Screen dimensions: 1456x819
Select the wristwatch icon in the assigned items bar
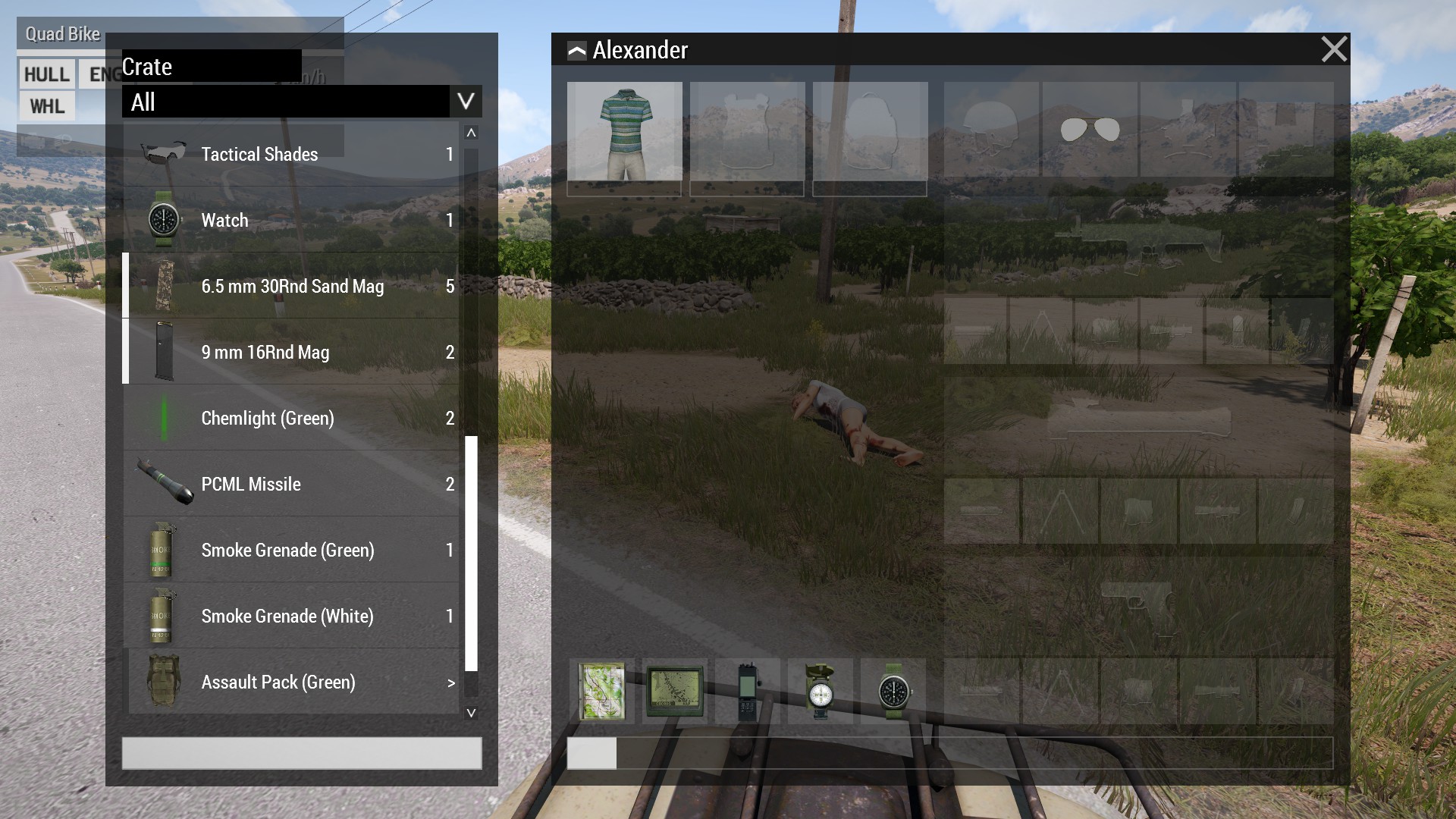[x=895, y=692]
